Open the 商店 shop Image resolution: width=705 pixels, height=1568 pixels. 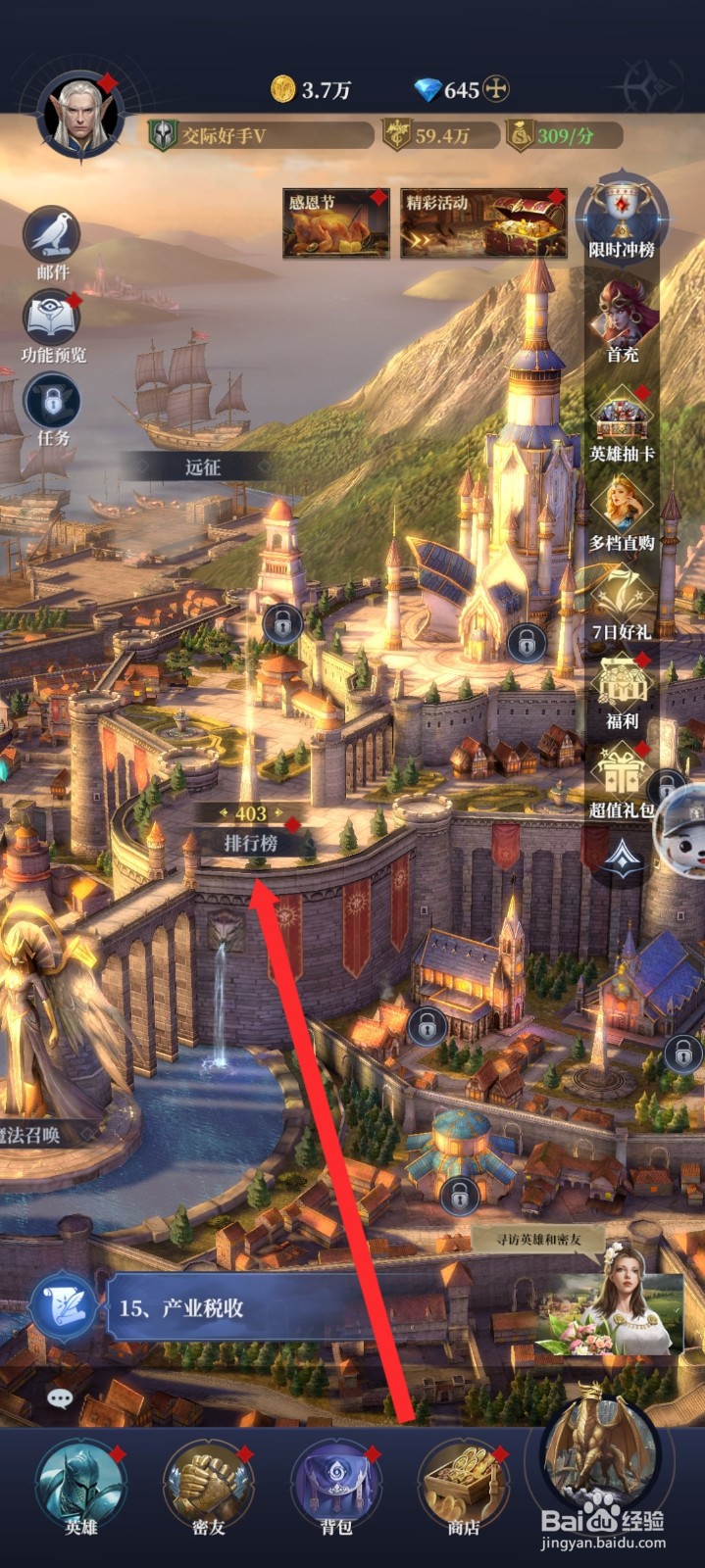tap(464, 1485)
